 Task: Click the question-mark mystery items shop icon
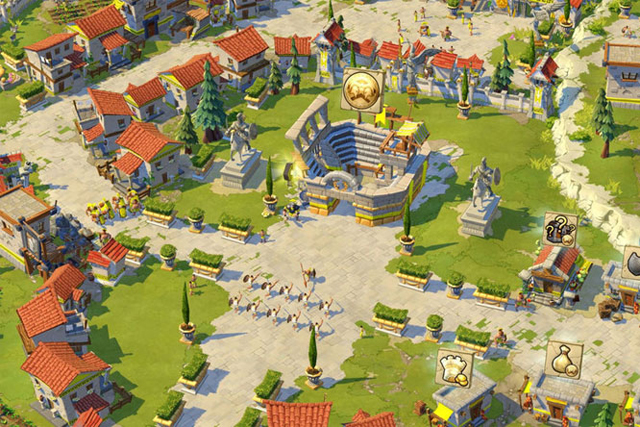pos(560,230)
